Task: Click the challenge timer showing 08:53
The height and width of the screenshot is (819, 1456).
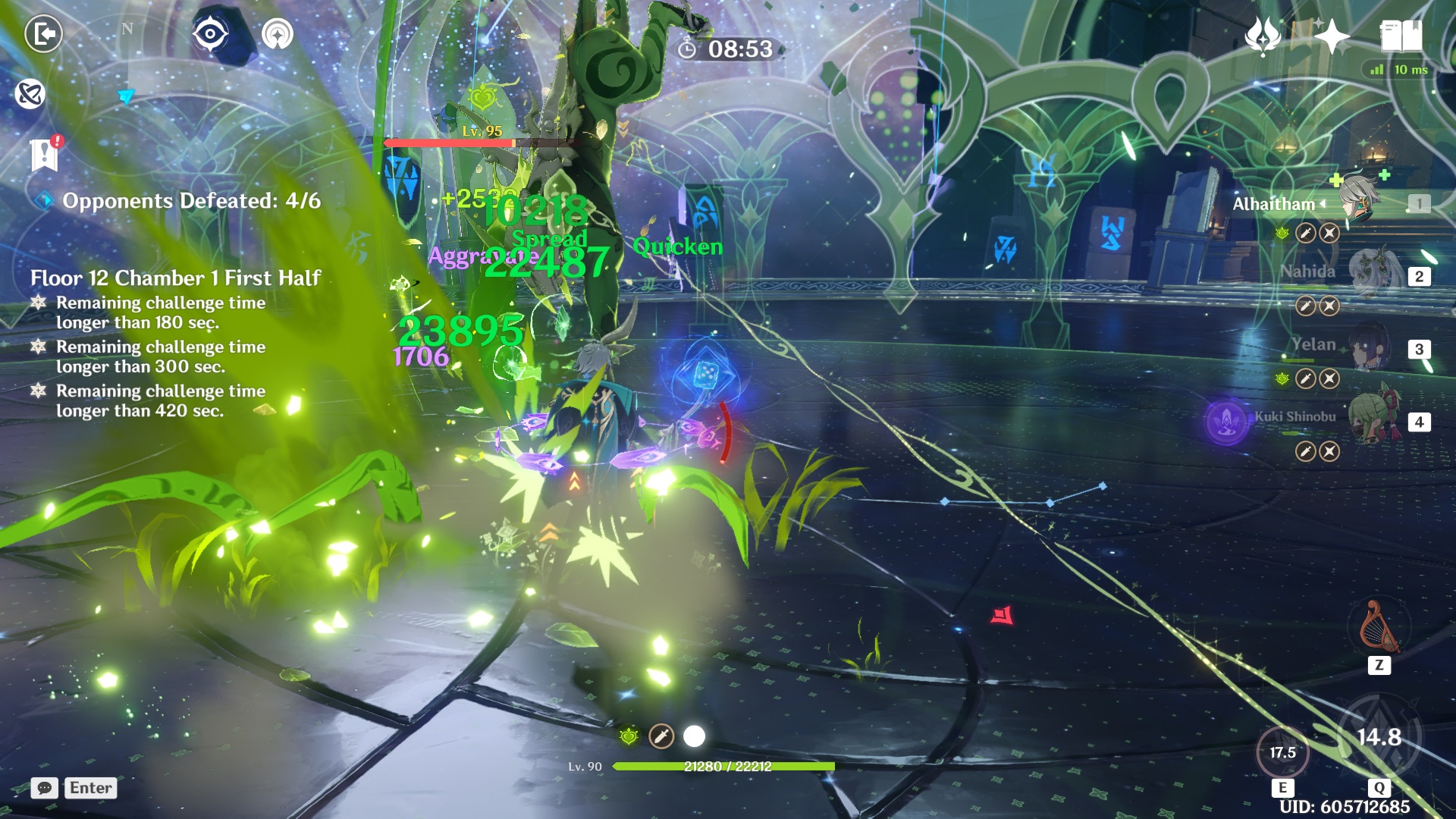Action: 725,50
